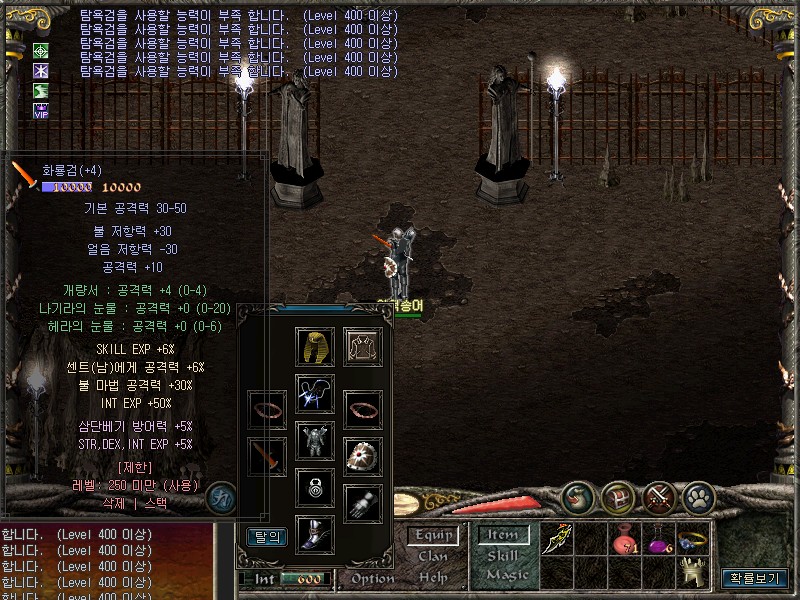Screen dimensions: 800x600
Task: Select the gold ring with blue gem
Action: [x=692, y=539]
